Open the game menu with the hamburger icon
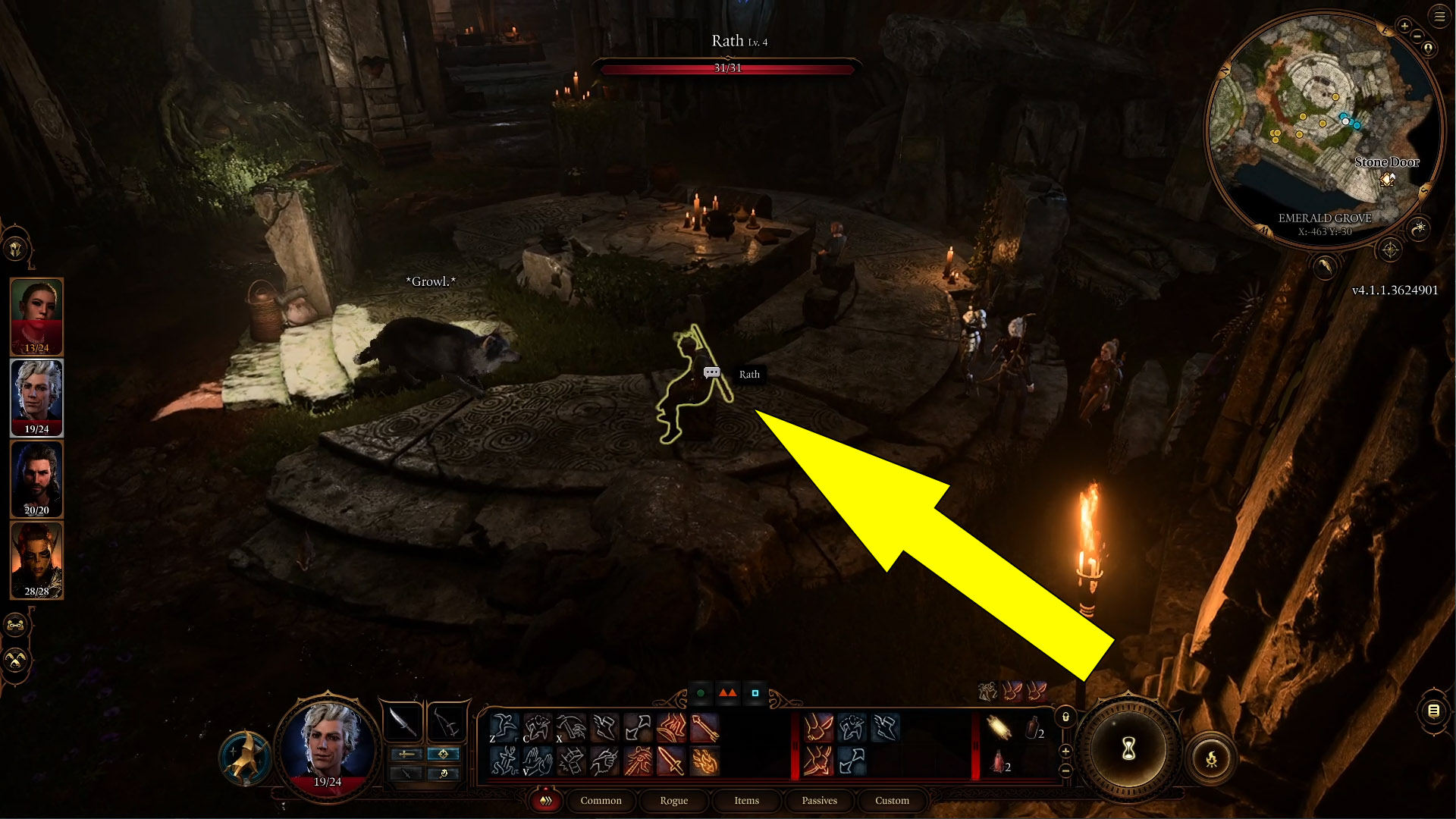This screenshot has width=1456, height=819. click(x=1440, y=17)
